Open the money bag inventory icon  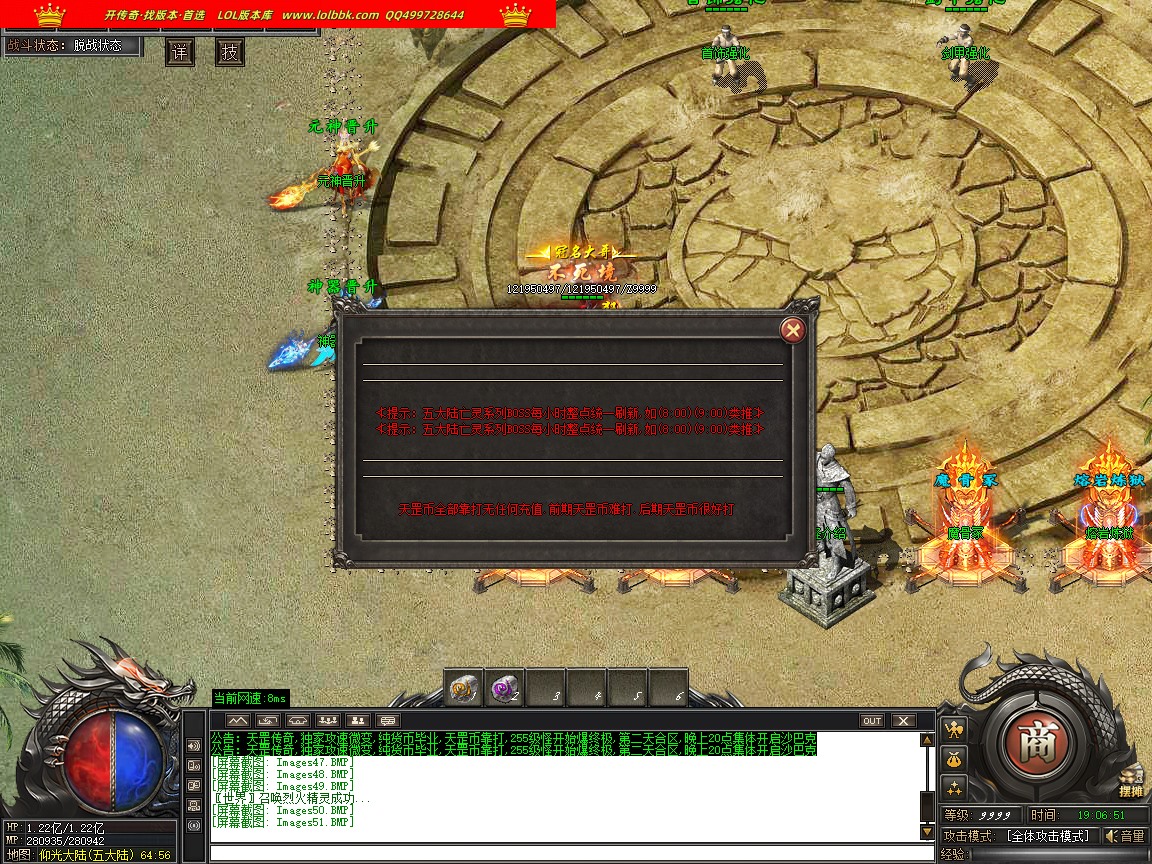pos(954,758)
